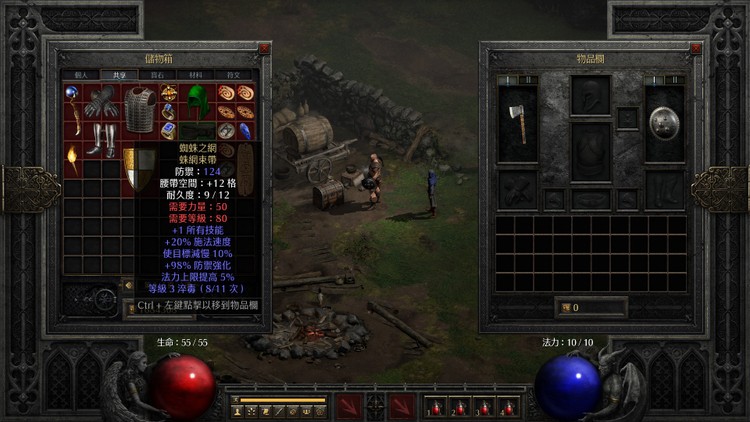The image size is (750, 422).
Task: Open the 共享 shared stash tab
Action: coord(118,74)
